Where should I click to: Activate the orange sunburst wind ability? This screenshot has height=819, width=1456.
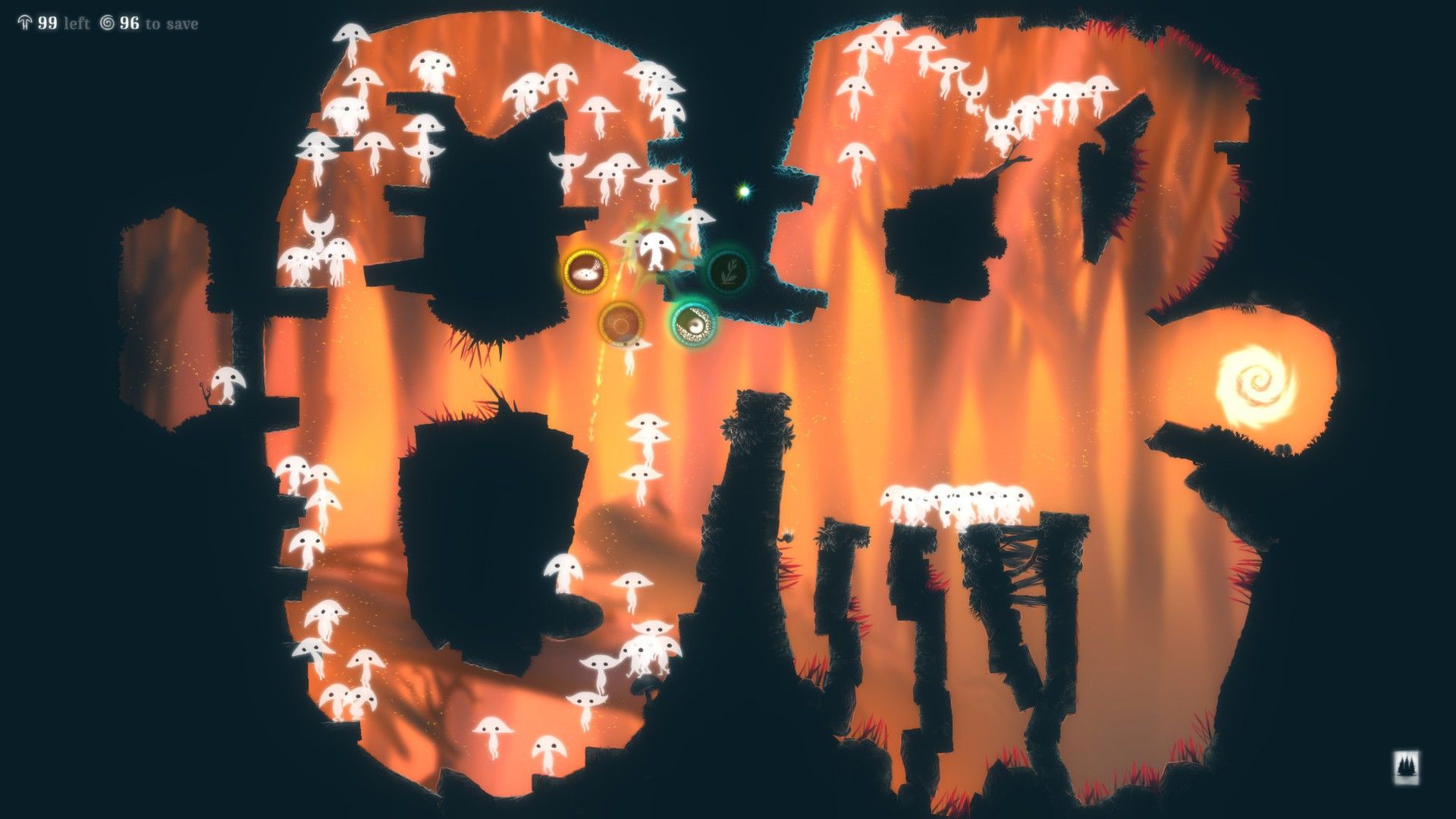[x=620, y=324]
